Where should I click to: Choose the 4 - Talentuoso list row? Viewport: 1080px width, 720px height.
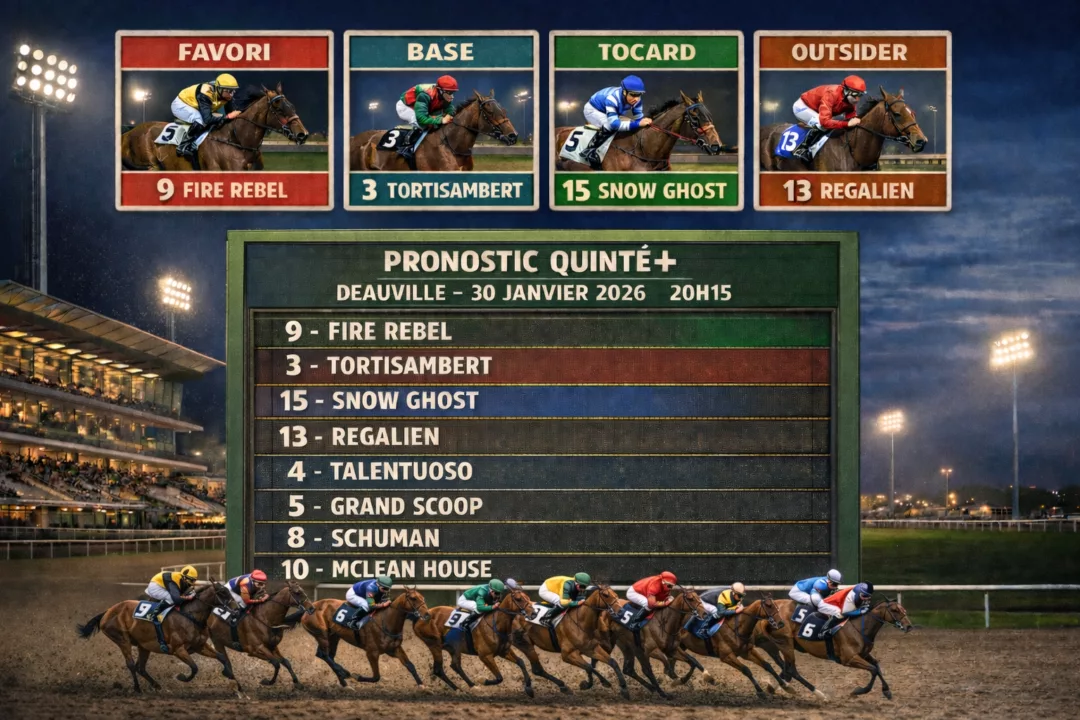pyautogui.click(x=541, y=471)
